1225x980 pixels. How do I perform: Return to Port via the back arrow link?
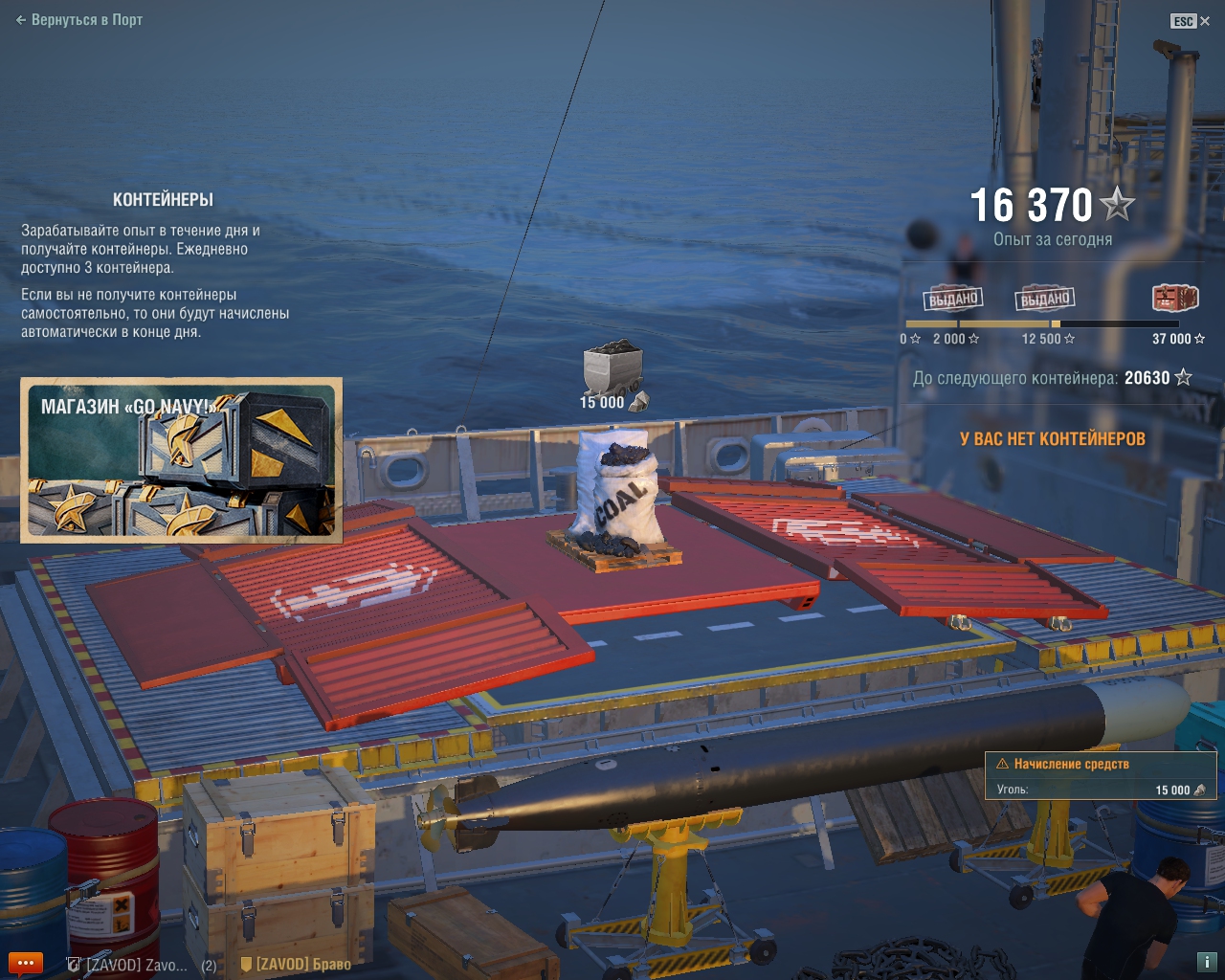79,20
